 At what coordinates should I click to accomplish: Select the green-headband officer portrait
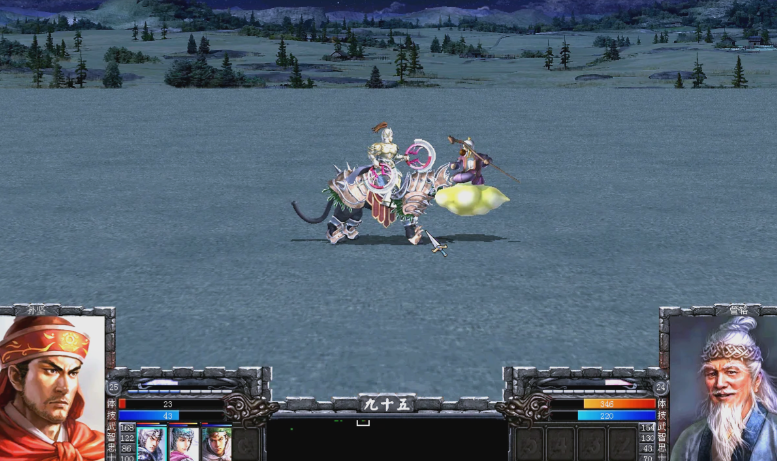pyautogui.click(x=215, y=442)
